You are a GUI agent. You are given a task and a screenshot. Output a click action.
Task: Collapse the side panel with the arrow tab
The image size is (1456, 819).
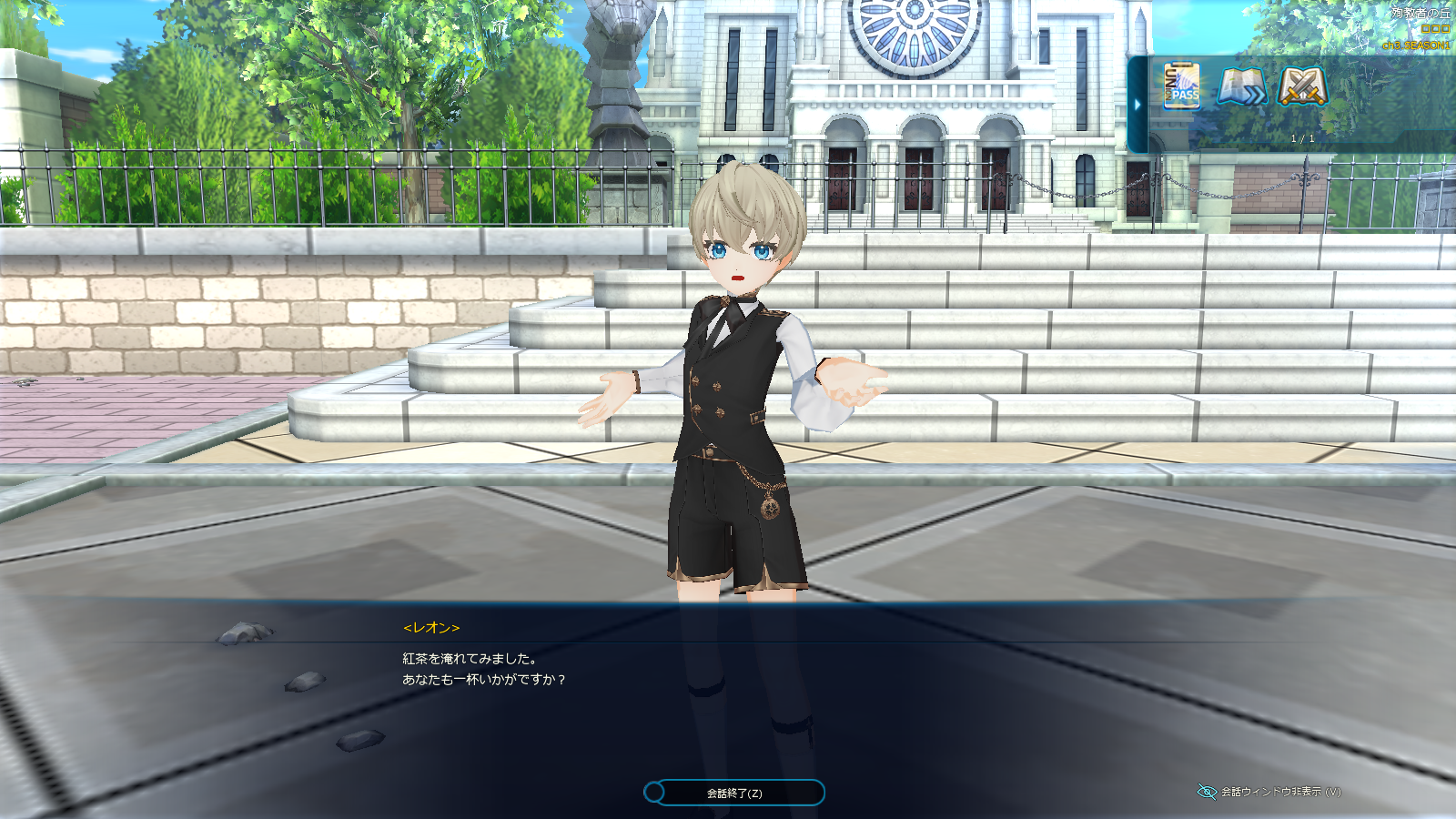1137,105
